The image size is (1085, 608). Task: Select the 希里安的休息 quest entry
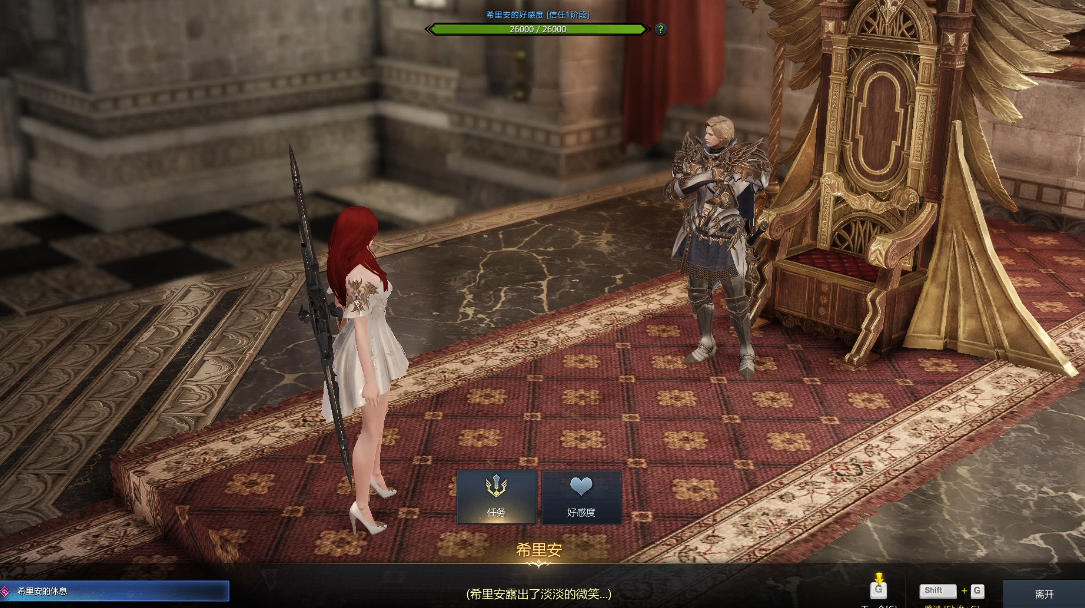click(115, 592)
